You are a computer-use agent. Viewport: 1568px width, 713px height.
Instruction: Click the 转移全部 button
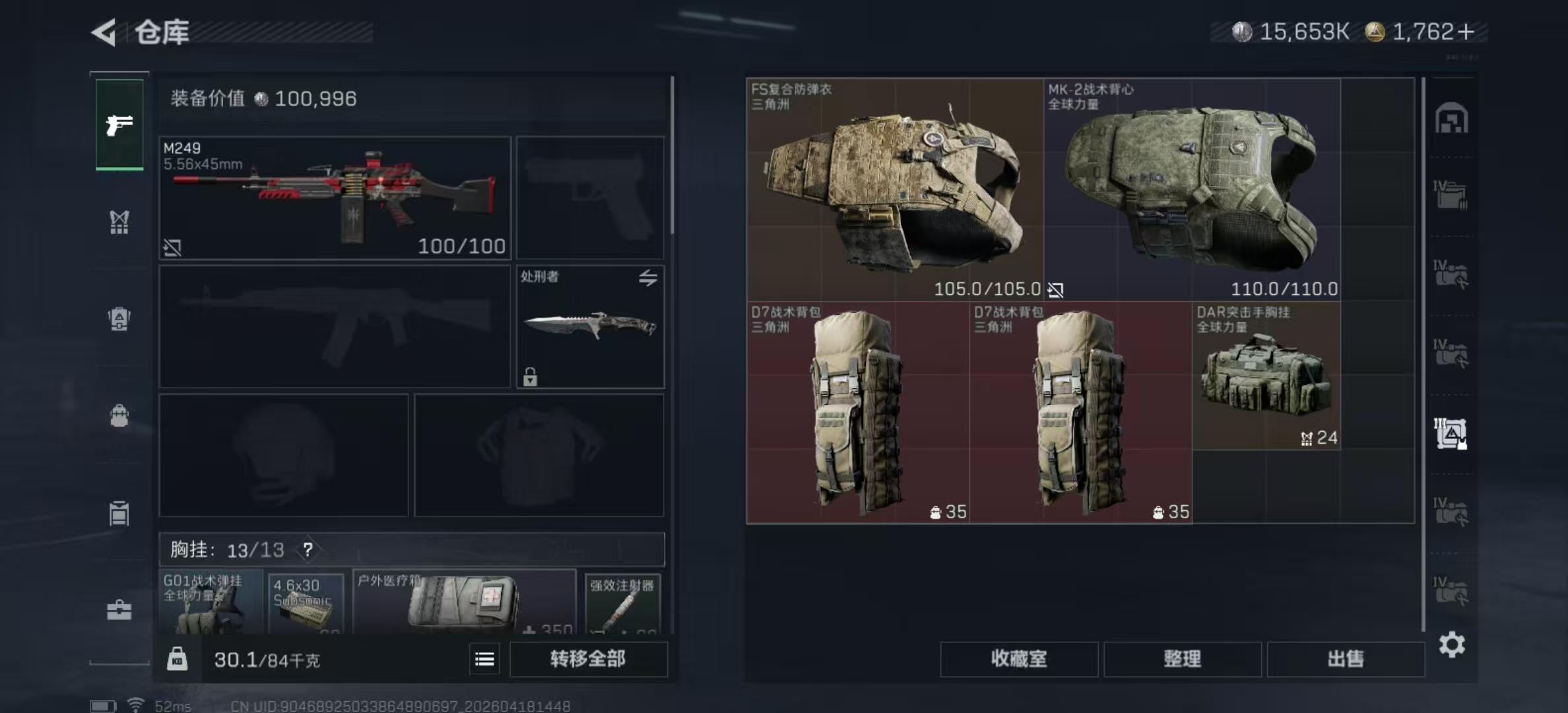[x=588, y=659]
